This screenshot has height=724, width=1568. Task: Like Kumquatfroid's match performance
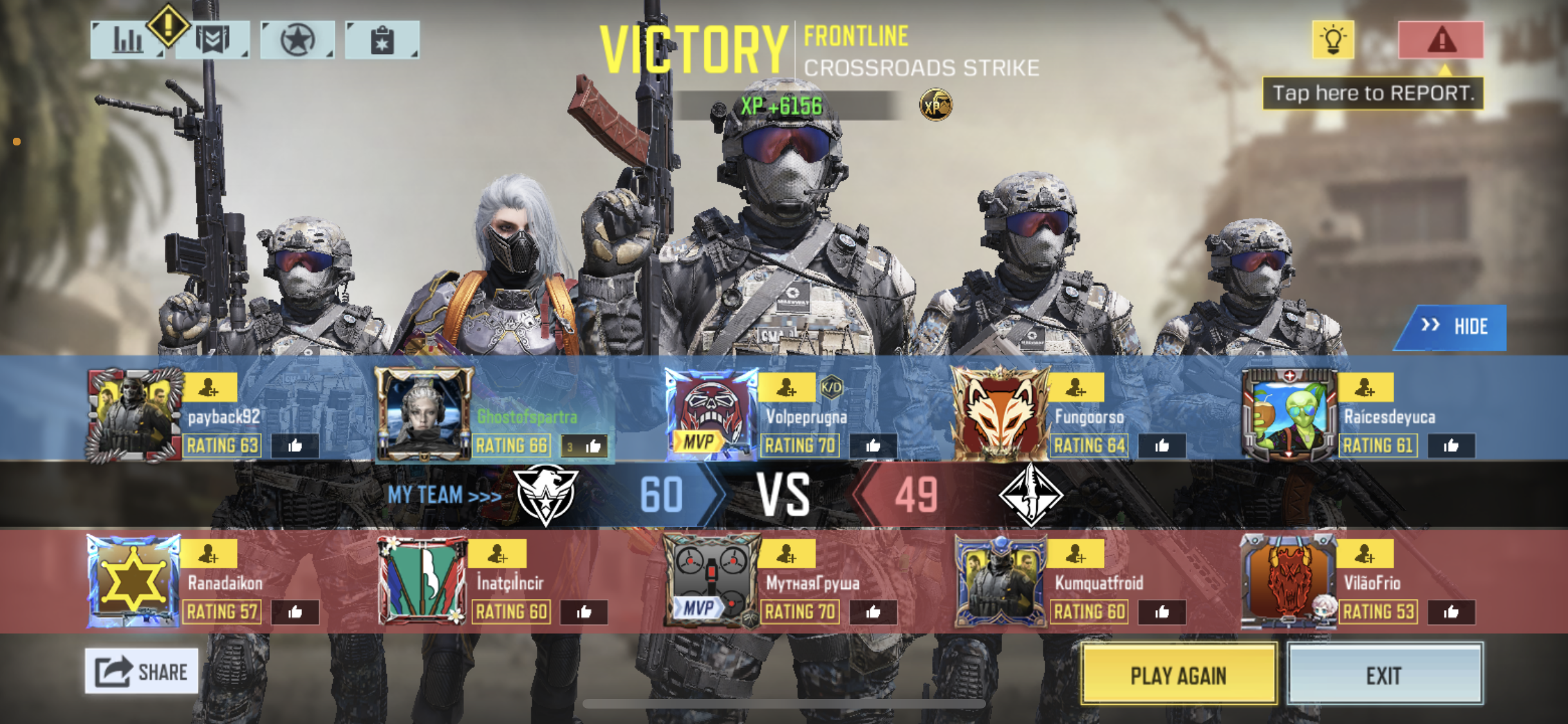1162,612
